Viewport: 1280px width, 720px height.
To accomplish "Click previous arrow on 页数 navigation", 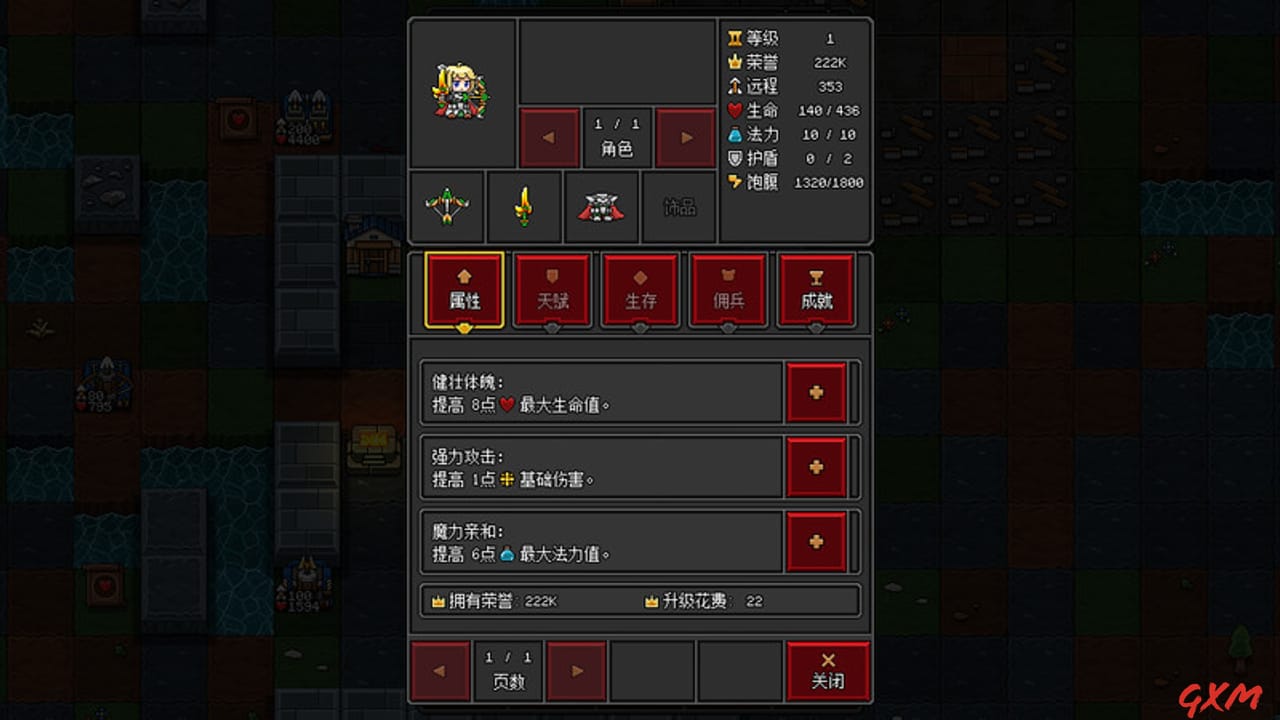I will (x=439, y=670).
